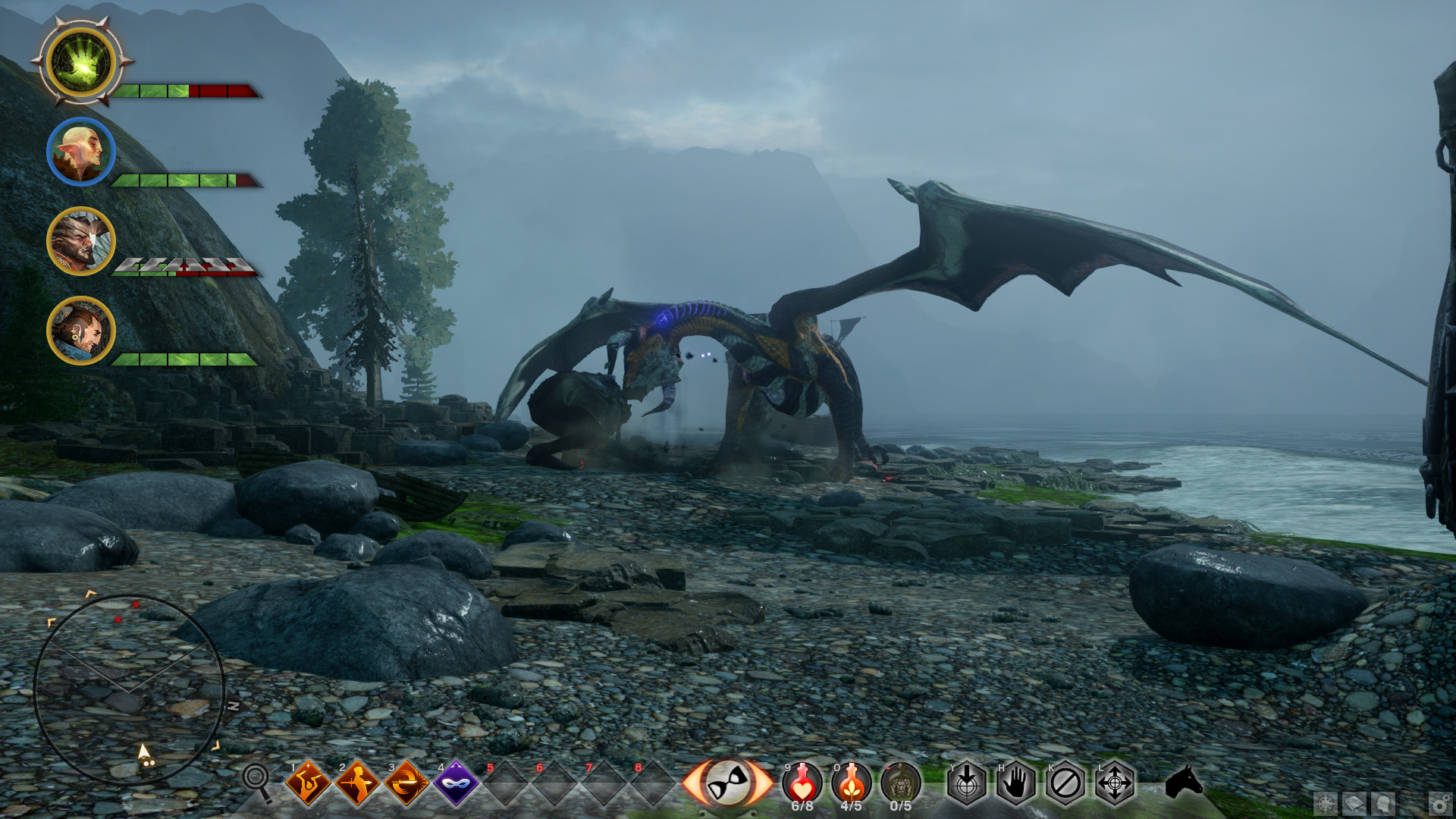
Task: Choose the bearded companion portrait
Action: pos(81,331)
